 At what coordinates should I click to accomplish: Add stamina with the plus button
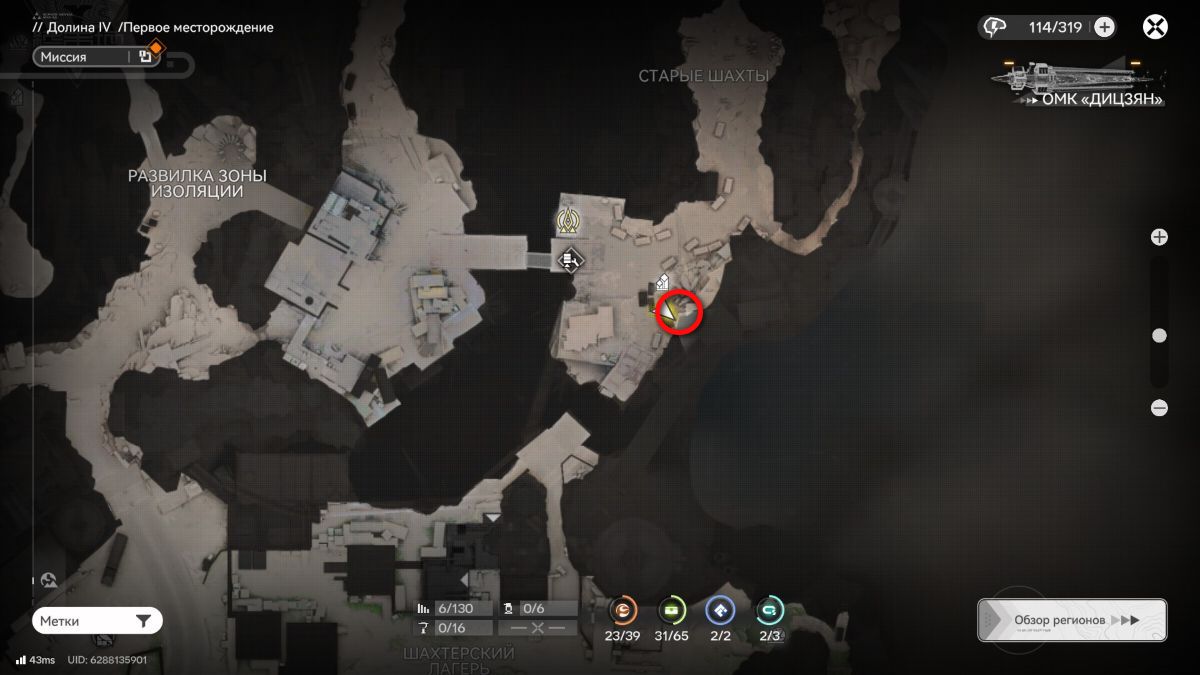pyautogui.click(x=1104, y=27)
